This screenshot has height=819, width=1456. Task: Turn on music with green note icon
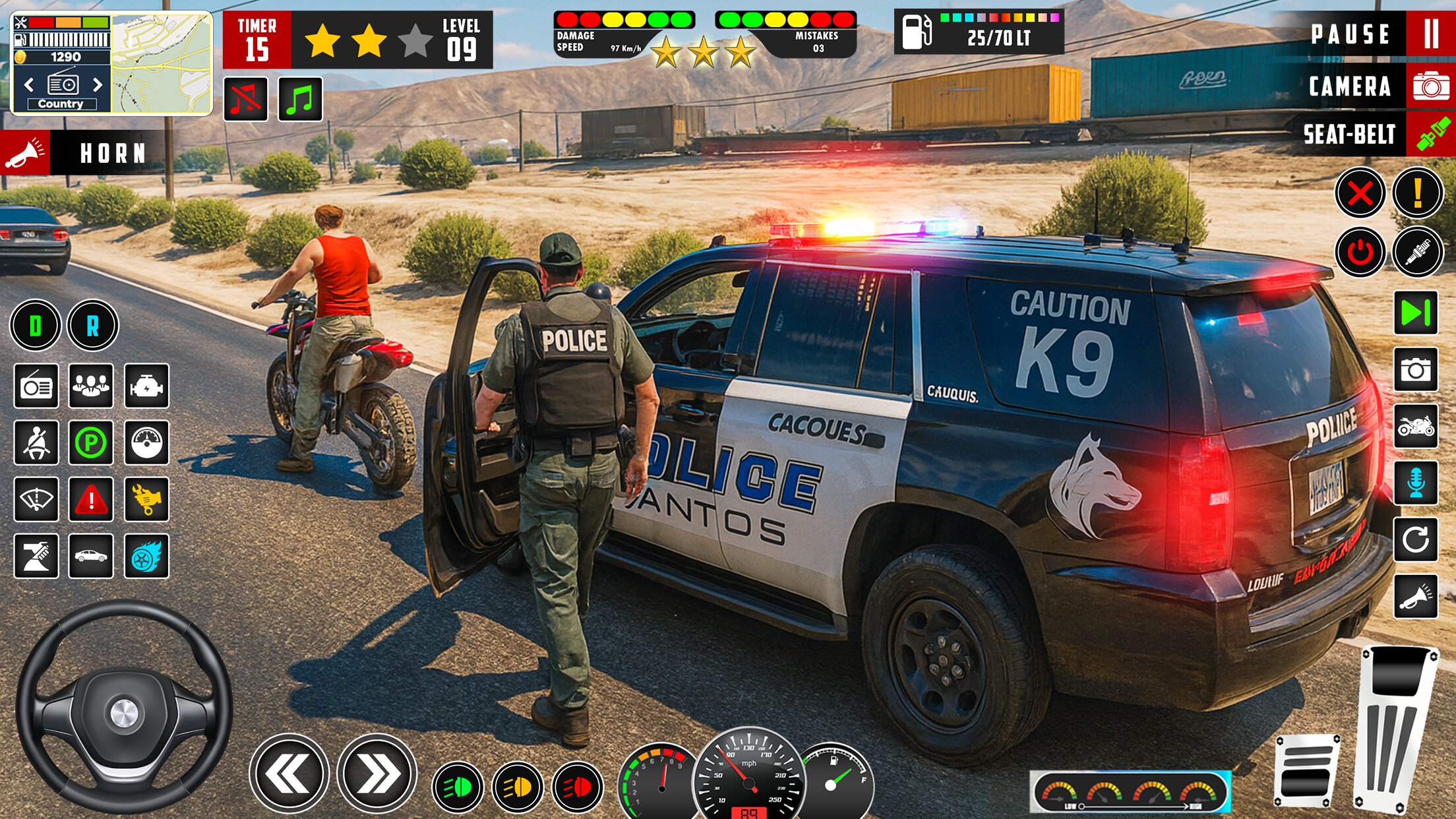(300, 100)
